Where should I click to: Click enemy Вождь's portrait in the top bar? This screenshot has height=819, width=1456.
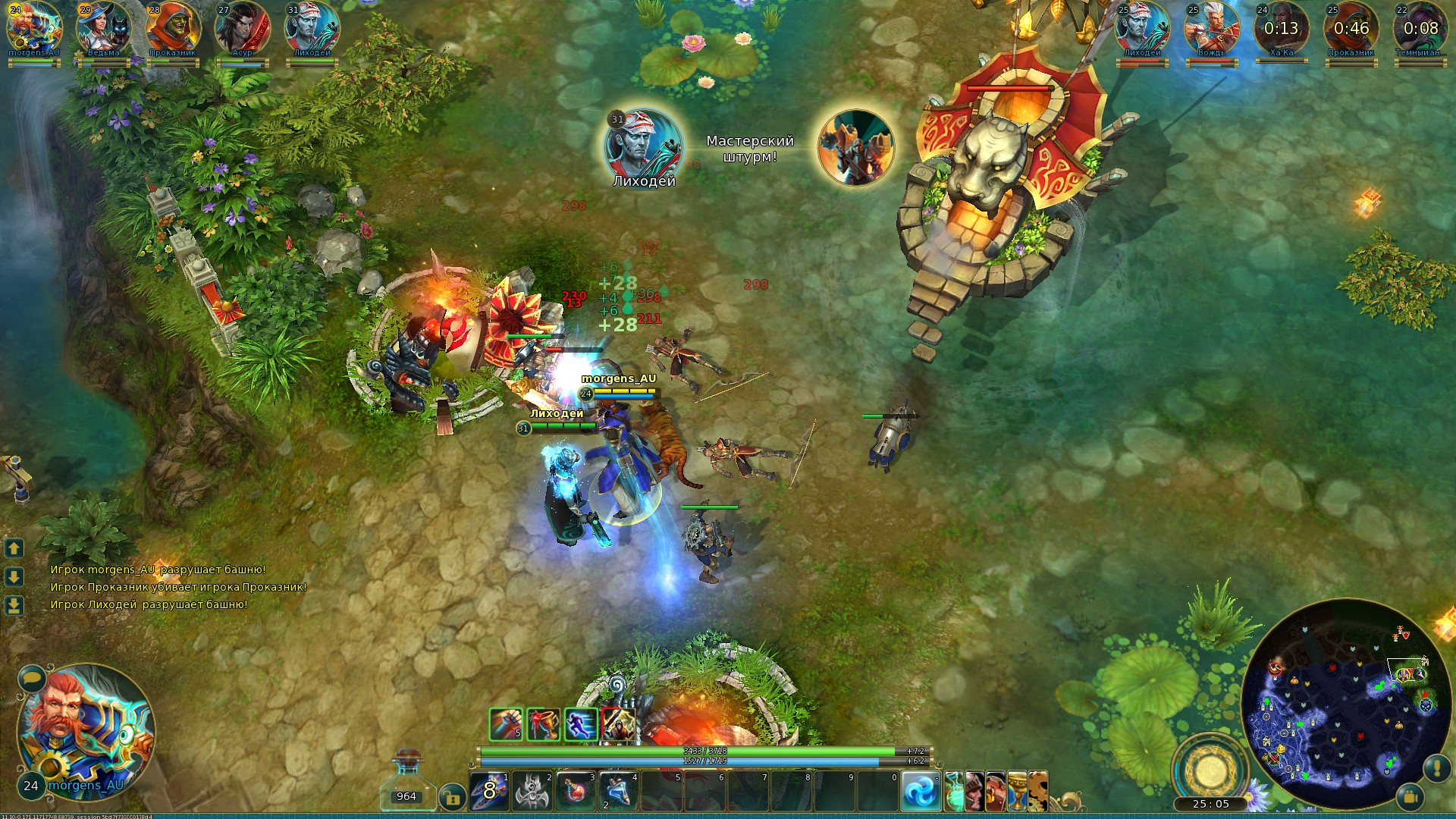(1211, 29)
